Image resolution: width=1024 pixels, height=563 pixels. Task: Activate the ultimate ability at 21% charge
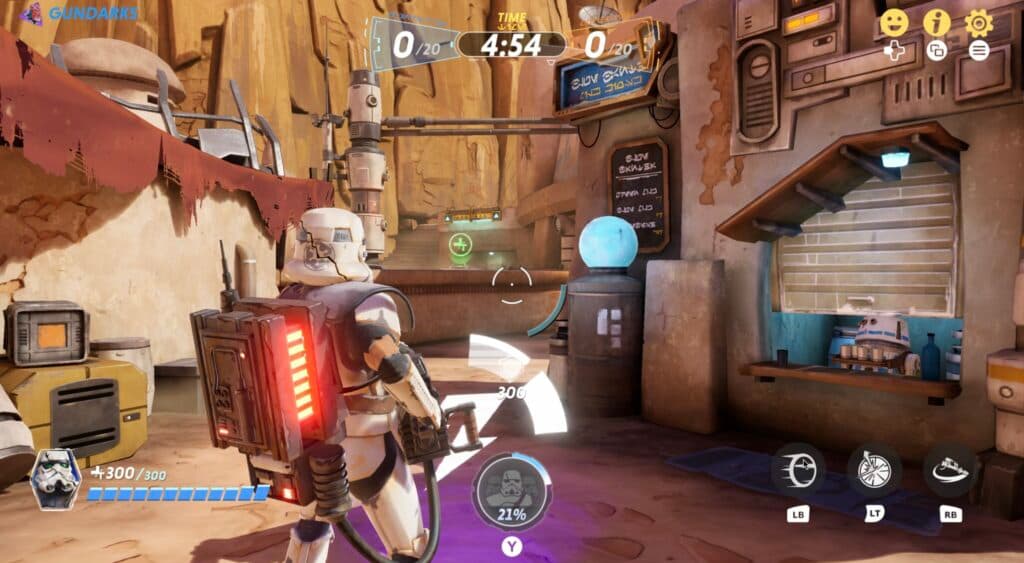click(511, 493)
